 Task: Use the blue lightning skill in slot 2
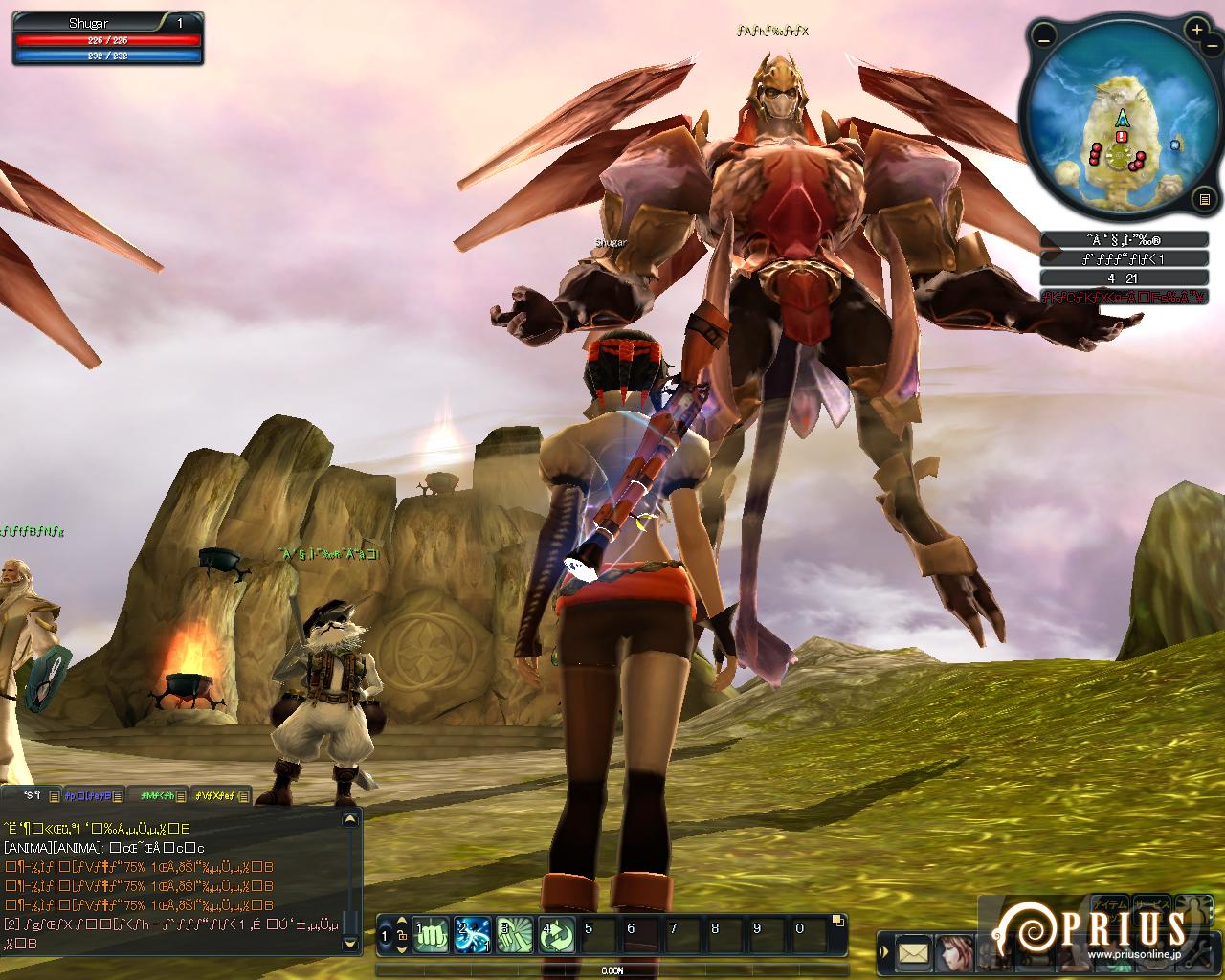473,934
